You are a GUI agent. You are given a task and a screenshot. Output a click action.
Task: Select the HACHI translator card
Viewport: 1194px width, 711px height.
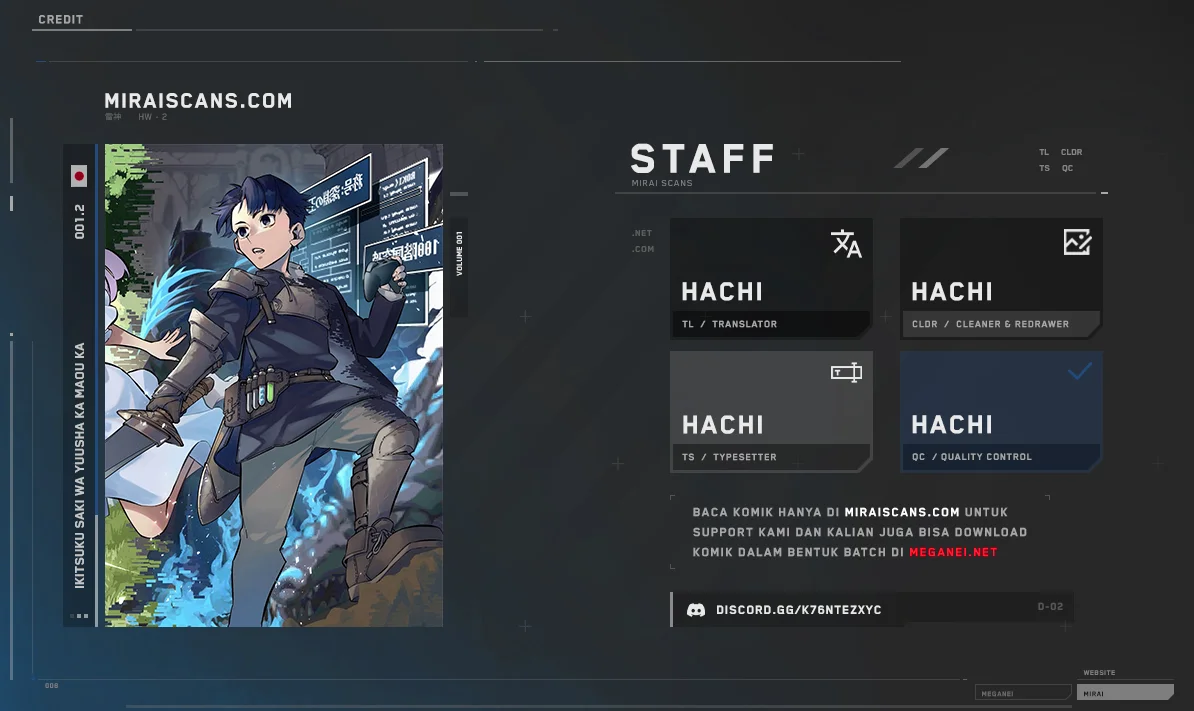(x=771, y=278)
